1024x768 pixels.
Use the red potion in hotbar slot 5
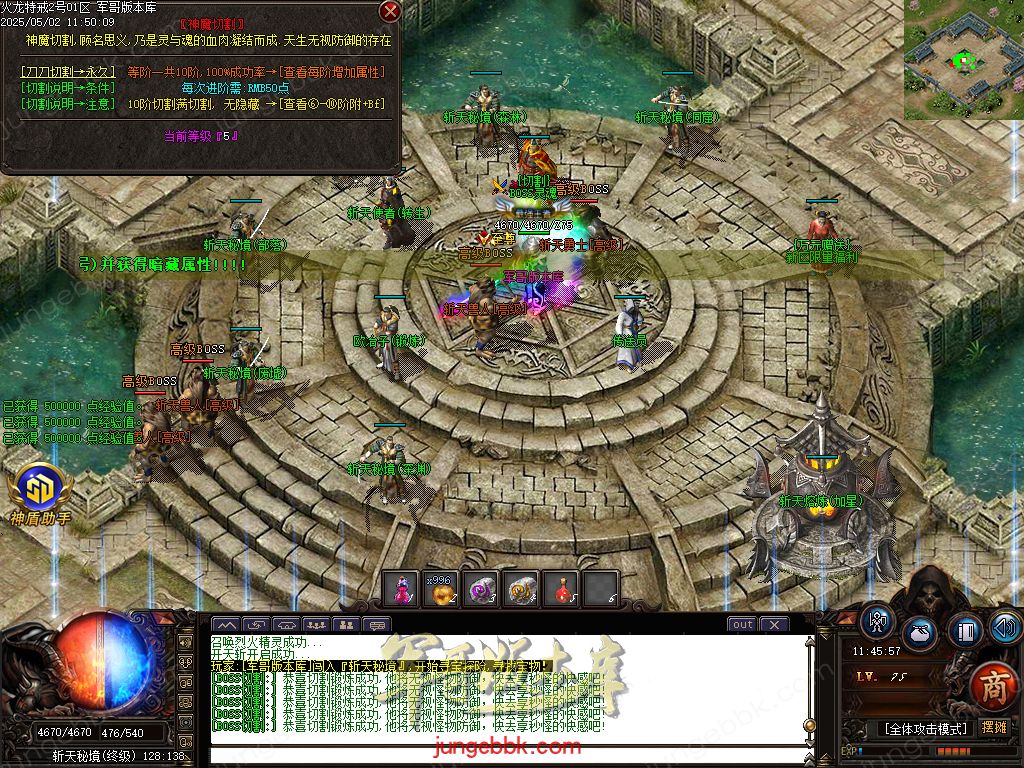point(562,589)
